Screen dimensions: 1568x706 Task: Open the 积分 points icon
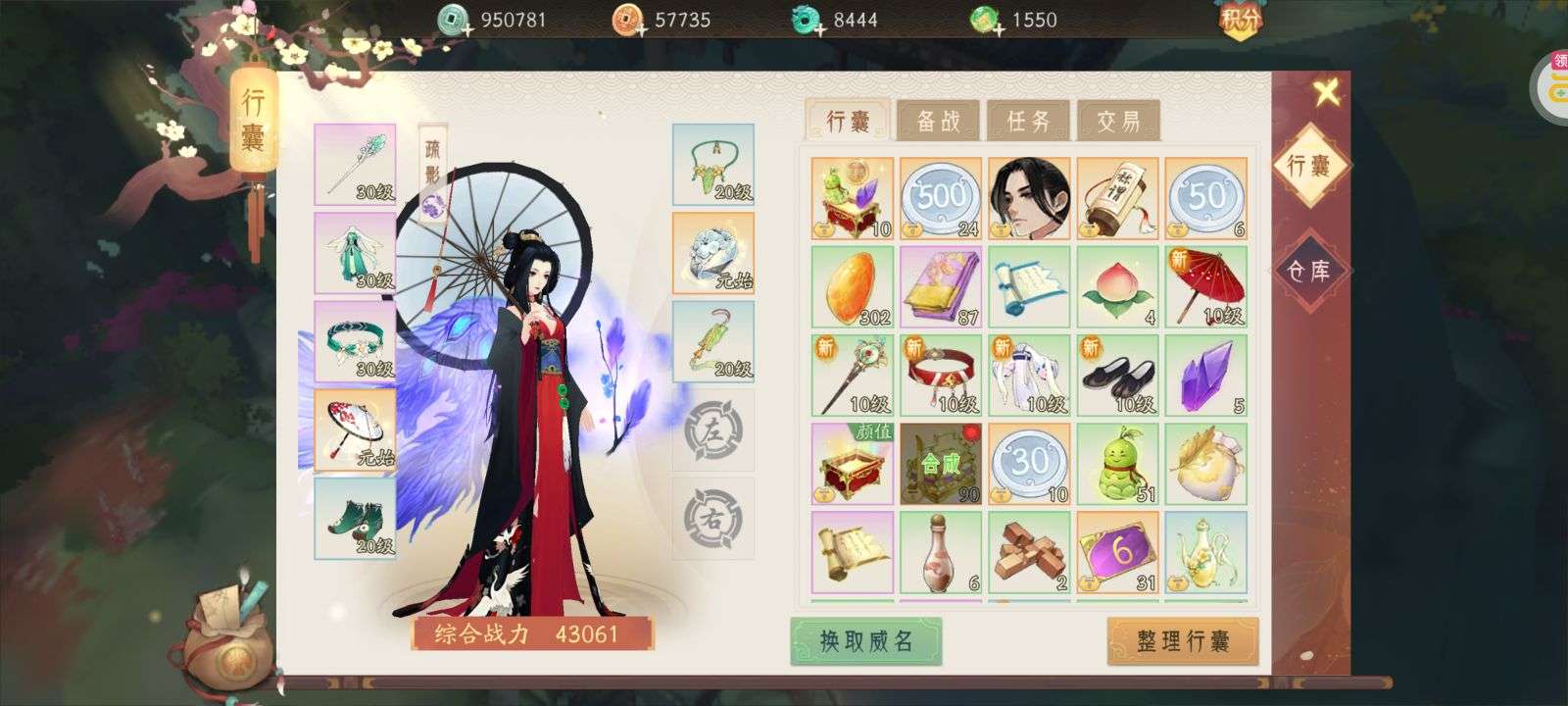1241,20
